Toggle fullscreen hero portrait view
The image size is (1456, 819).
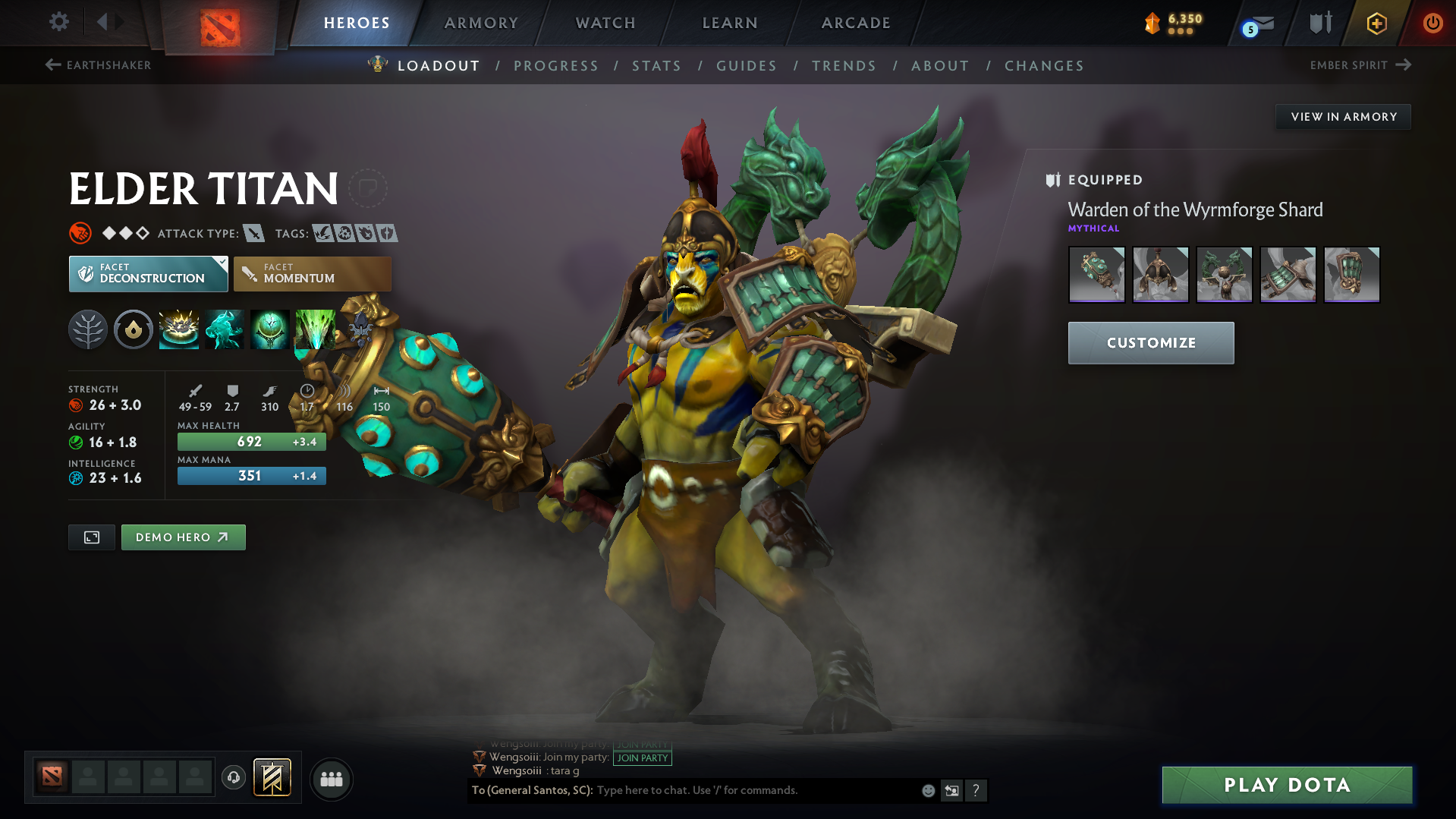coord(91,537)
